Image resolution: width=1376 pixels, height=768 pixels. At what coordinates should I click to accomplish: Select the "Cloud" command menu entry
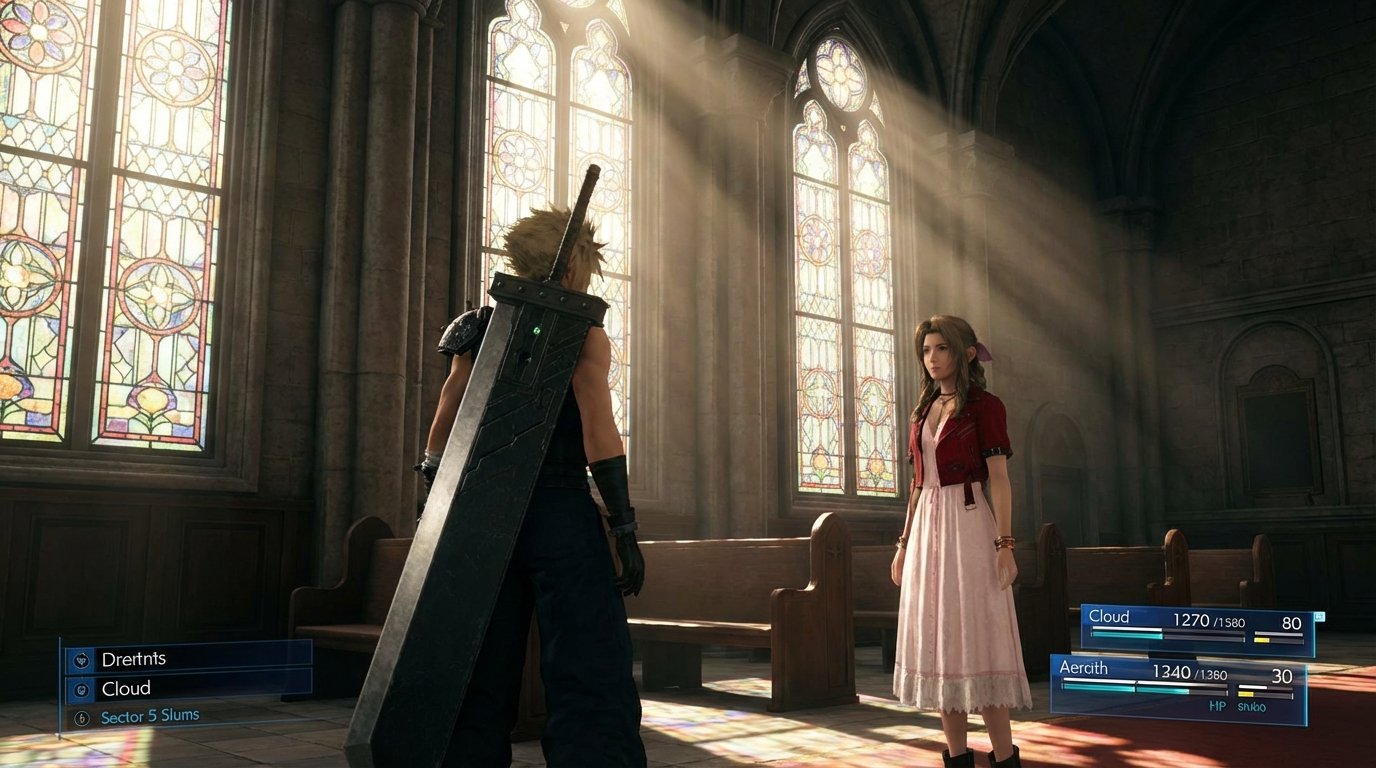[127, 689]
